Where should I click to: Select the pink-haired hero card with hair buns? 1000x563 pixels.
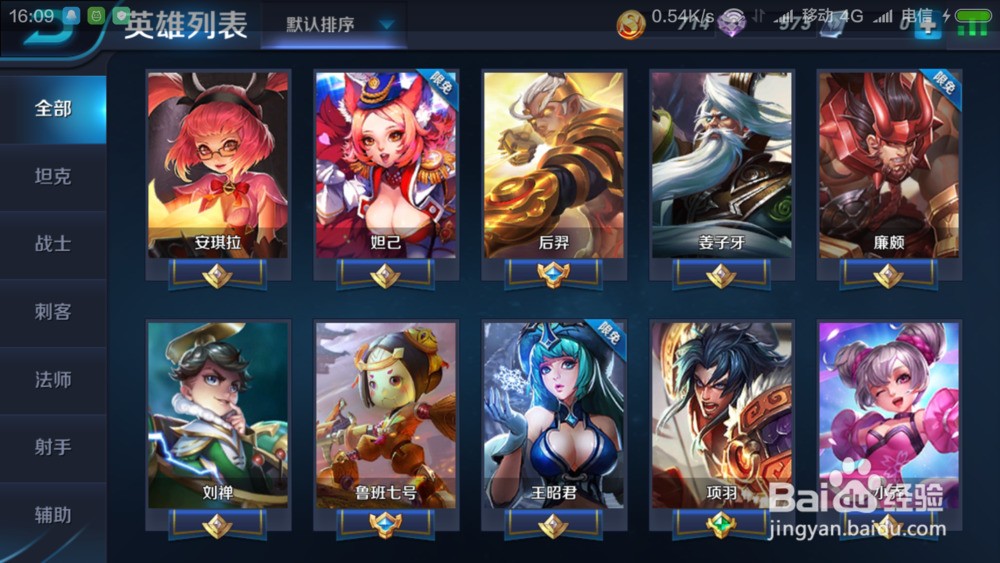click(889, 415)
